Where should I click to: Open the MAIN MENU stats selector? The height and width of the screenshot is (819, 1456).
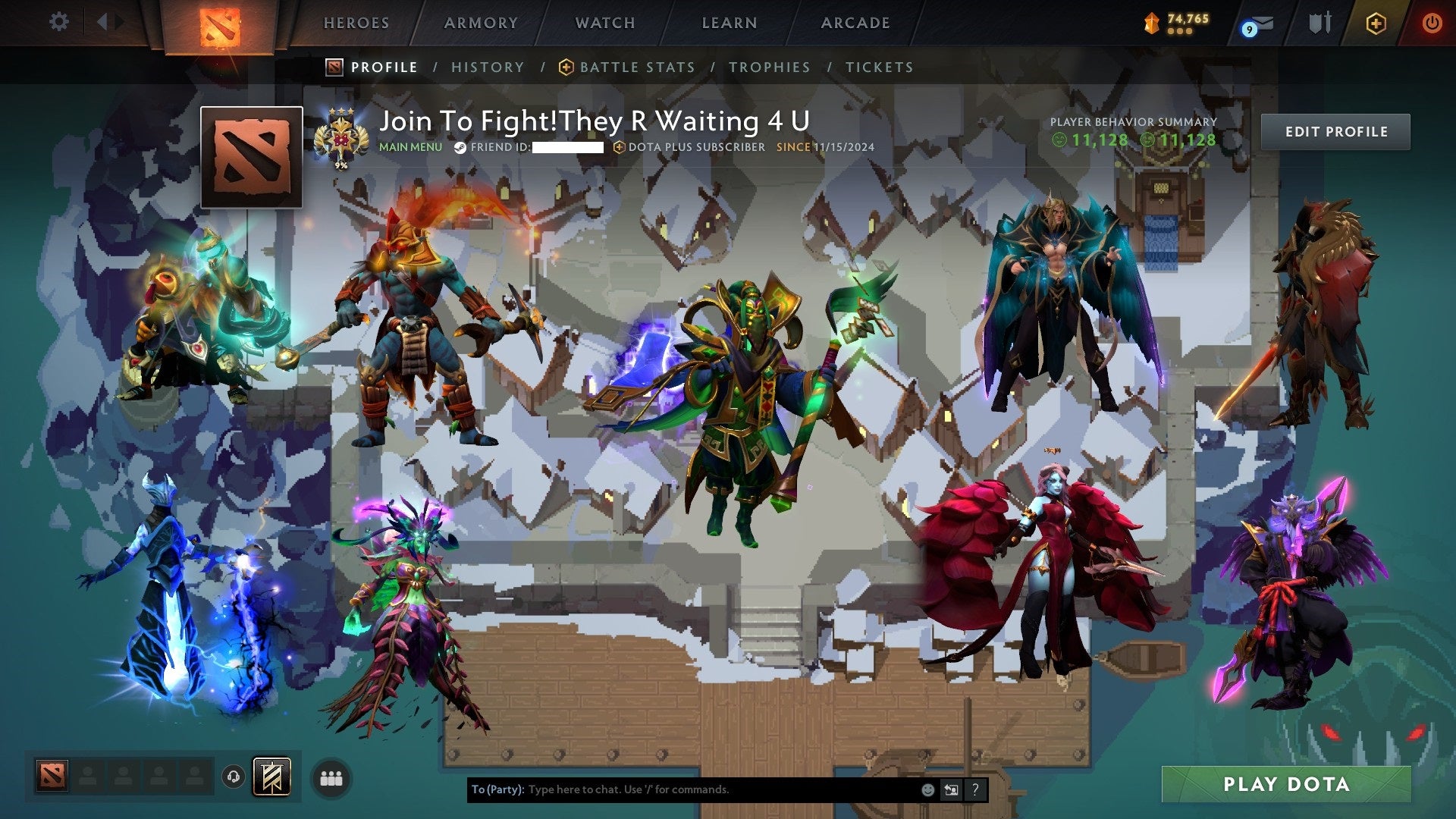410,148
